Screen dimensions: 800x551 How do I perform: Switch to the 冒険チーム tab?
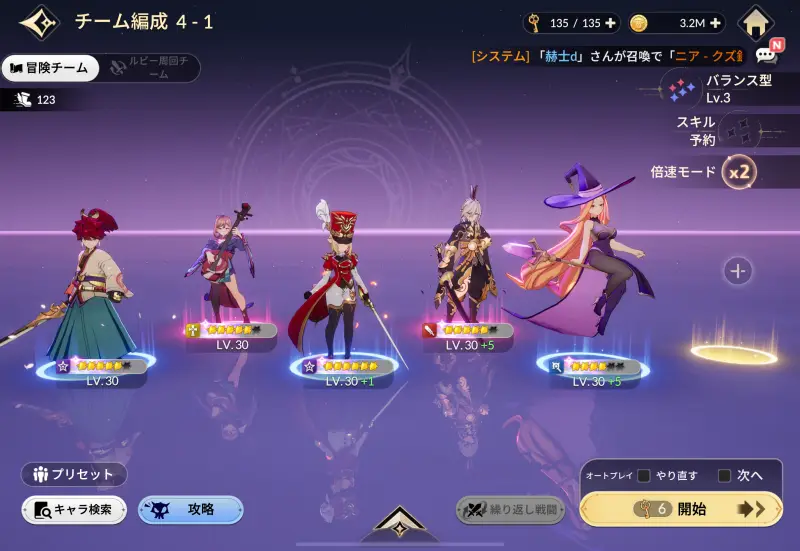(52, 68)
